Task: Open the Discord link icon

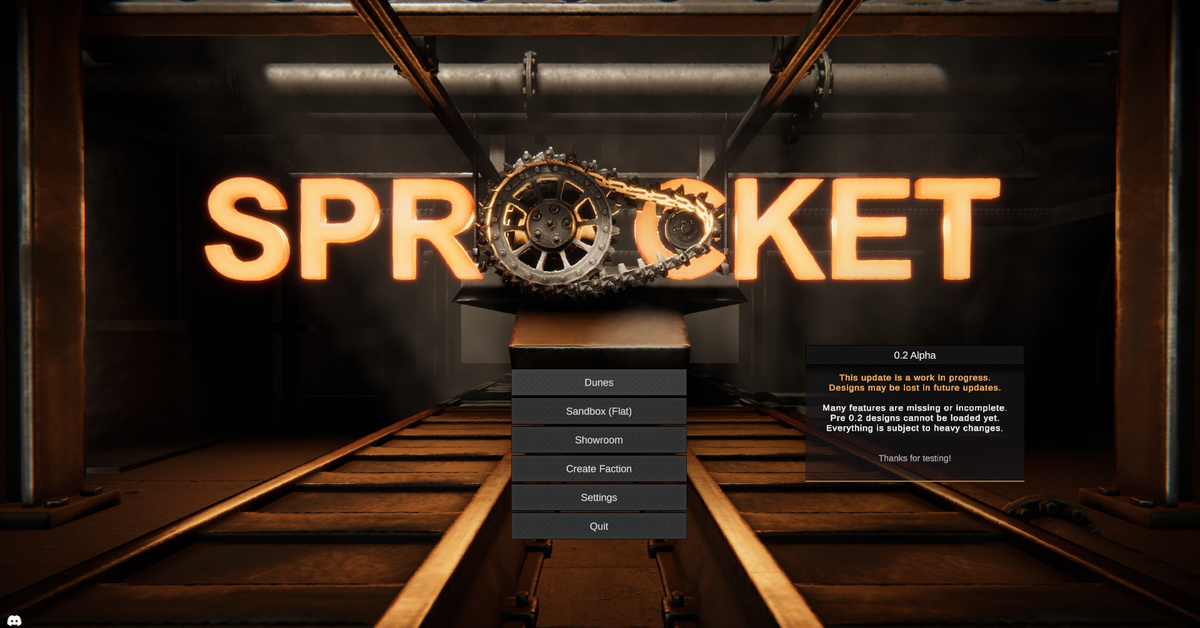Action: tap(14, 620)
